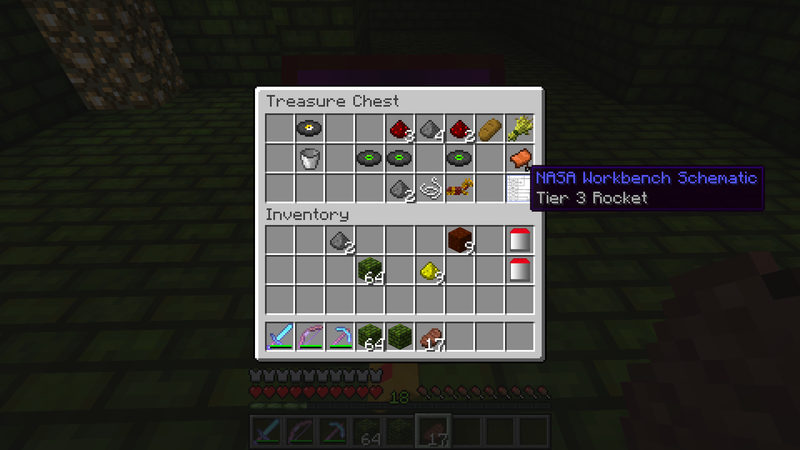Take the stack of four gunpowder
Image resolution: width=800 pixels, height=450 pixels.
point(429,128)
